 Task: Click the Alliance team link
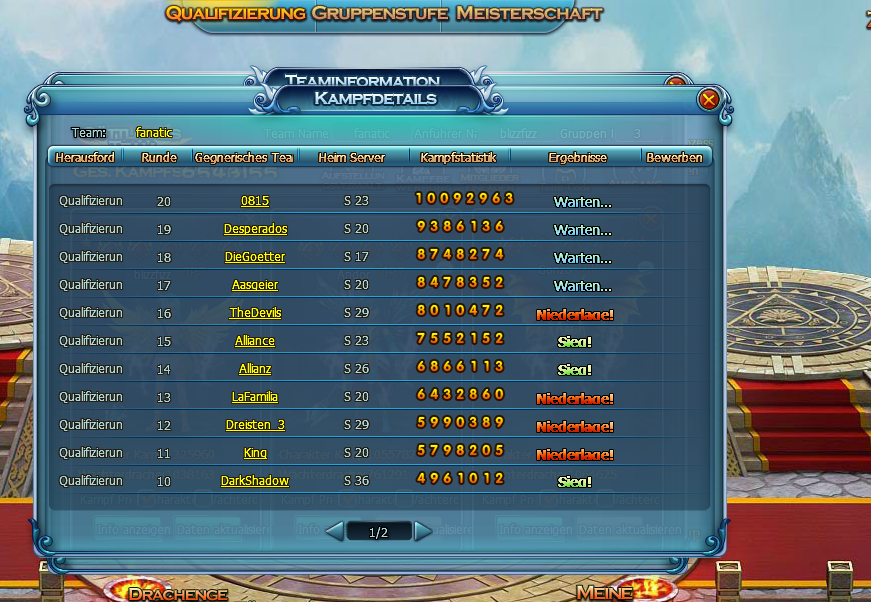point(255,341)
